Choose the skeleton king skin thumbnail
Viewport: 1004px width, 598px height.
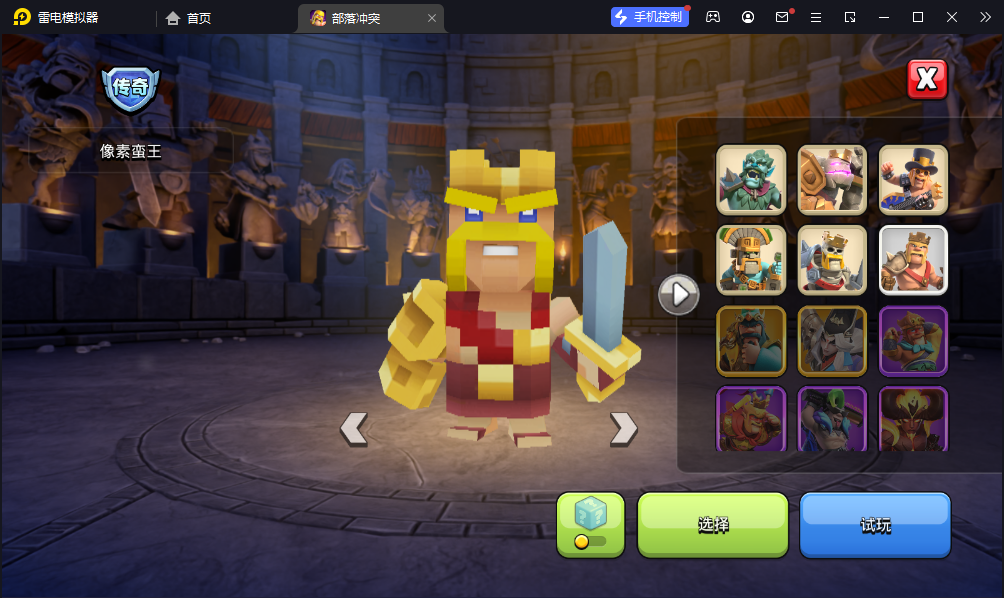832,260
